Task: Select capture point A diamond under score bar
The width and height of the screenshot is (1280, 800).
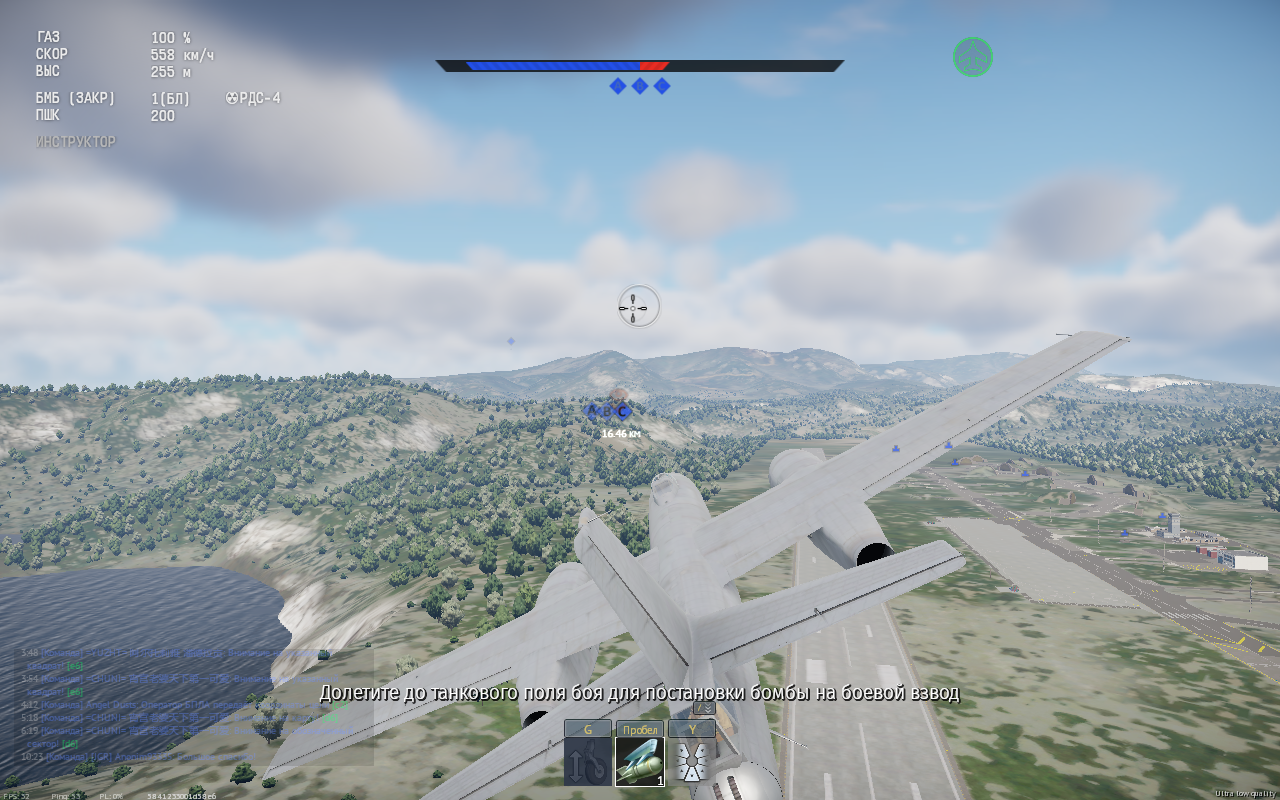Action: [618, 86]
